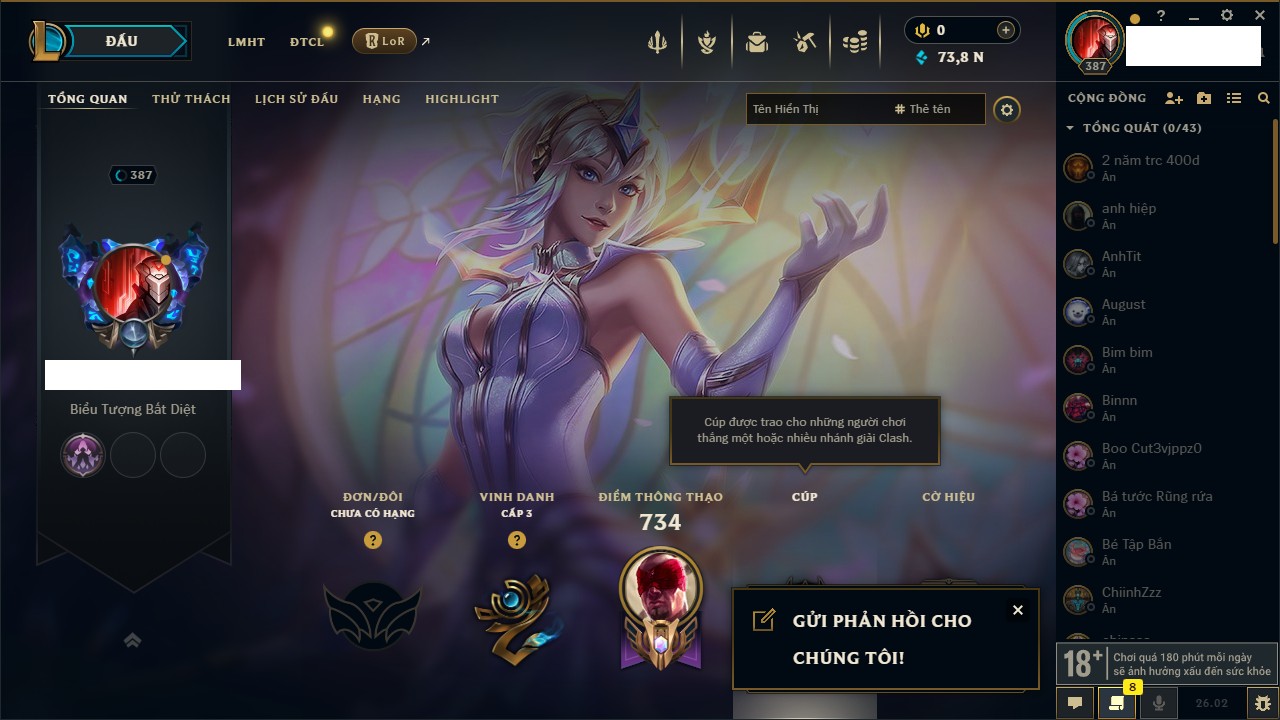Add Riot Points with plus button
1280x720 pixels.
(x=1005, y=30)
